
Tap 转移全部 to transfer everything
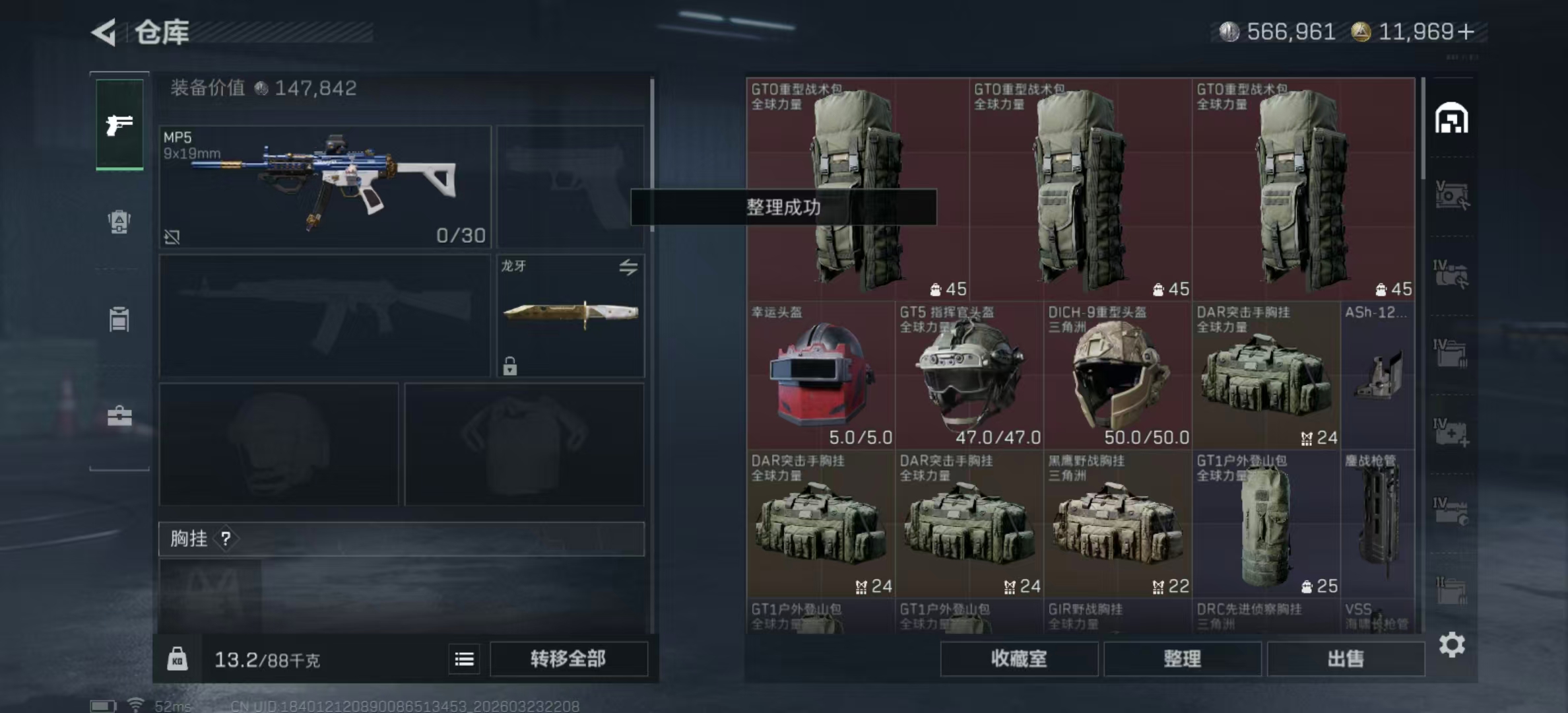coord(568,658)
